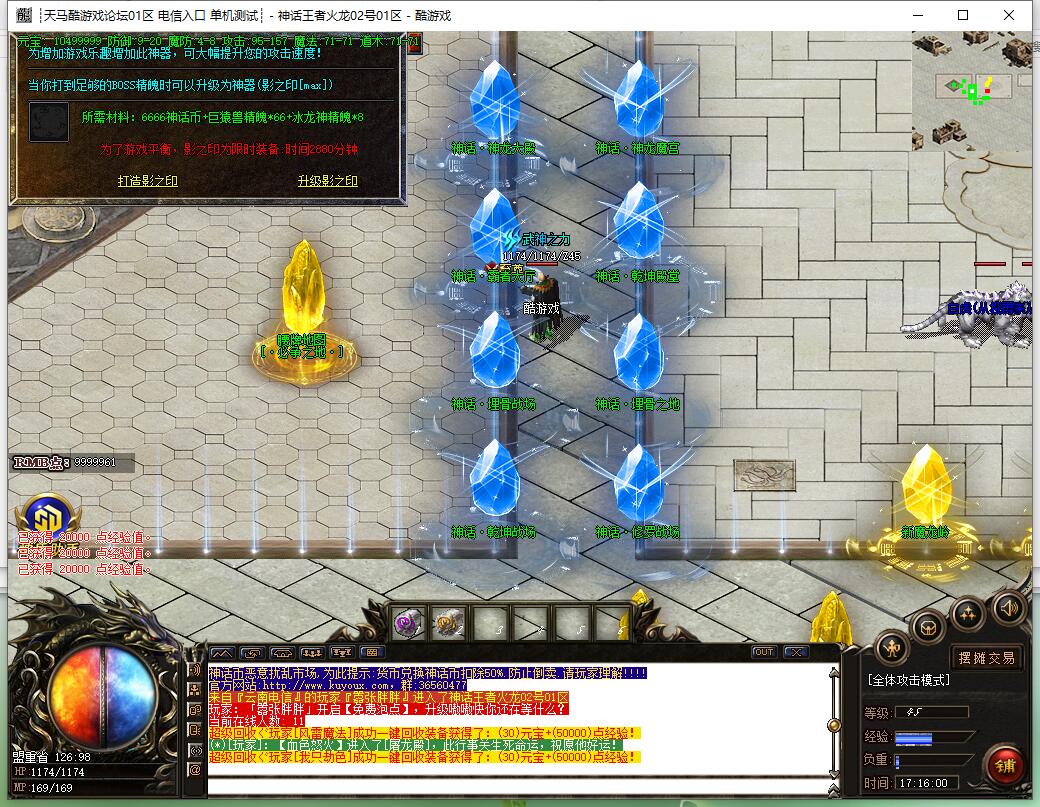Image resolution: width=1040 pixels, height=807 pixels.
Task: Click the 打造影之印 forge link
Action: point(147,181)
